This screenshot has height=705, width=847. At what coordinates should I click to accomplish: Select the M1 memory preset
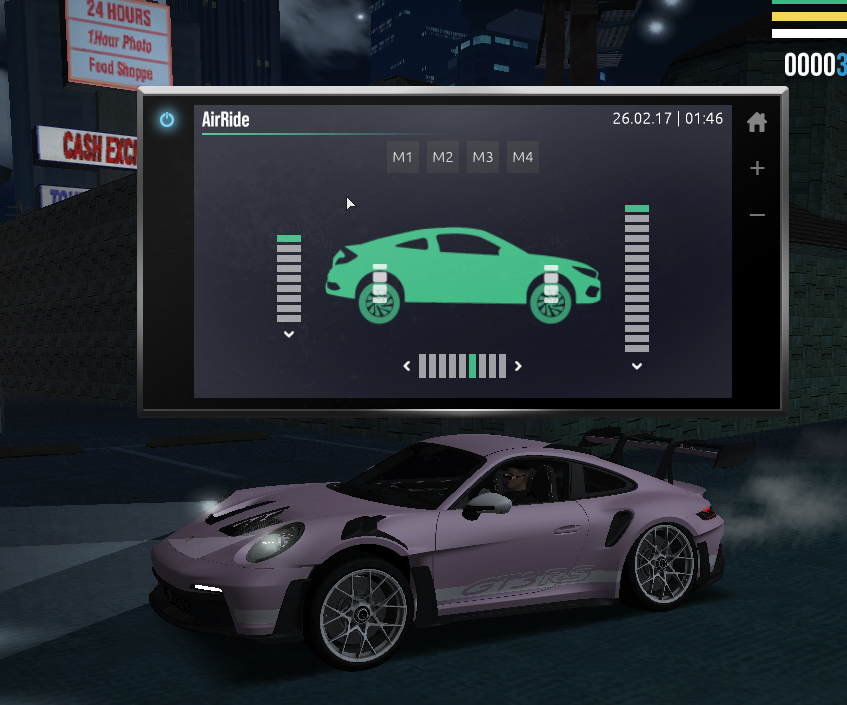[403, 157]
